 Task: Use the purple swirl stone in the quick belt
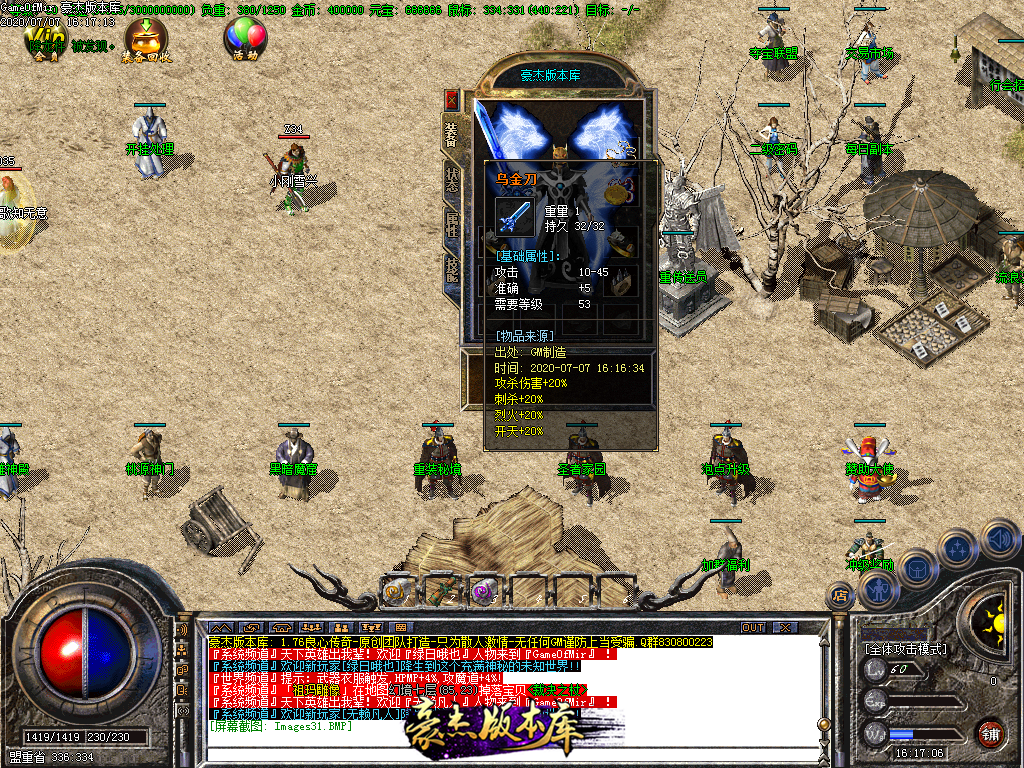tap(485, 591)
